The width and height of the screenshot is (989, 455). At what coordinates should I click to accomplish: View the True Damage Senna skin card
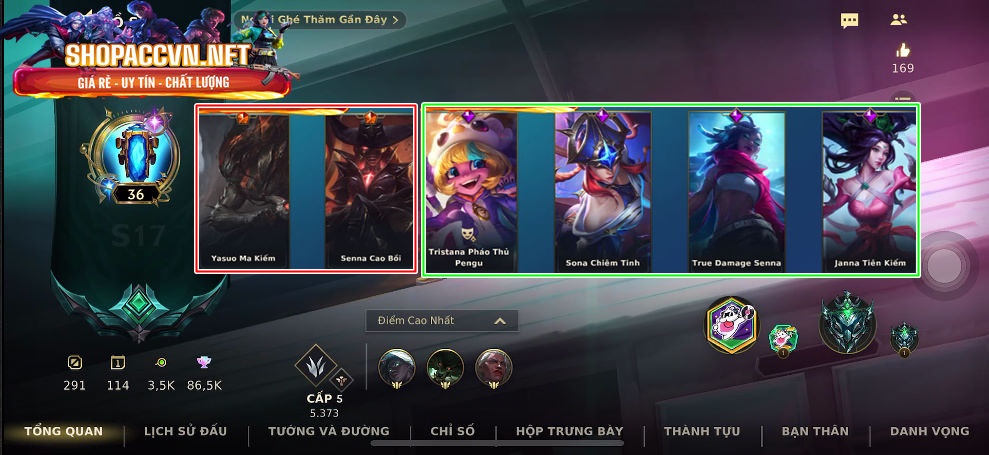(736, 190)
